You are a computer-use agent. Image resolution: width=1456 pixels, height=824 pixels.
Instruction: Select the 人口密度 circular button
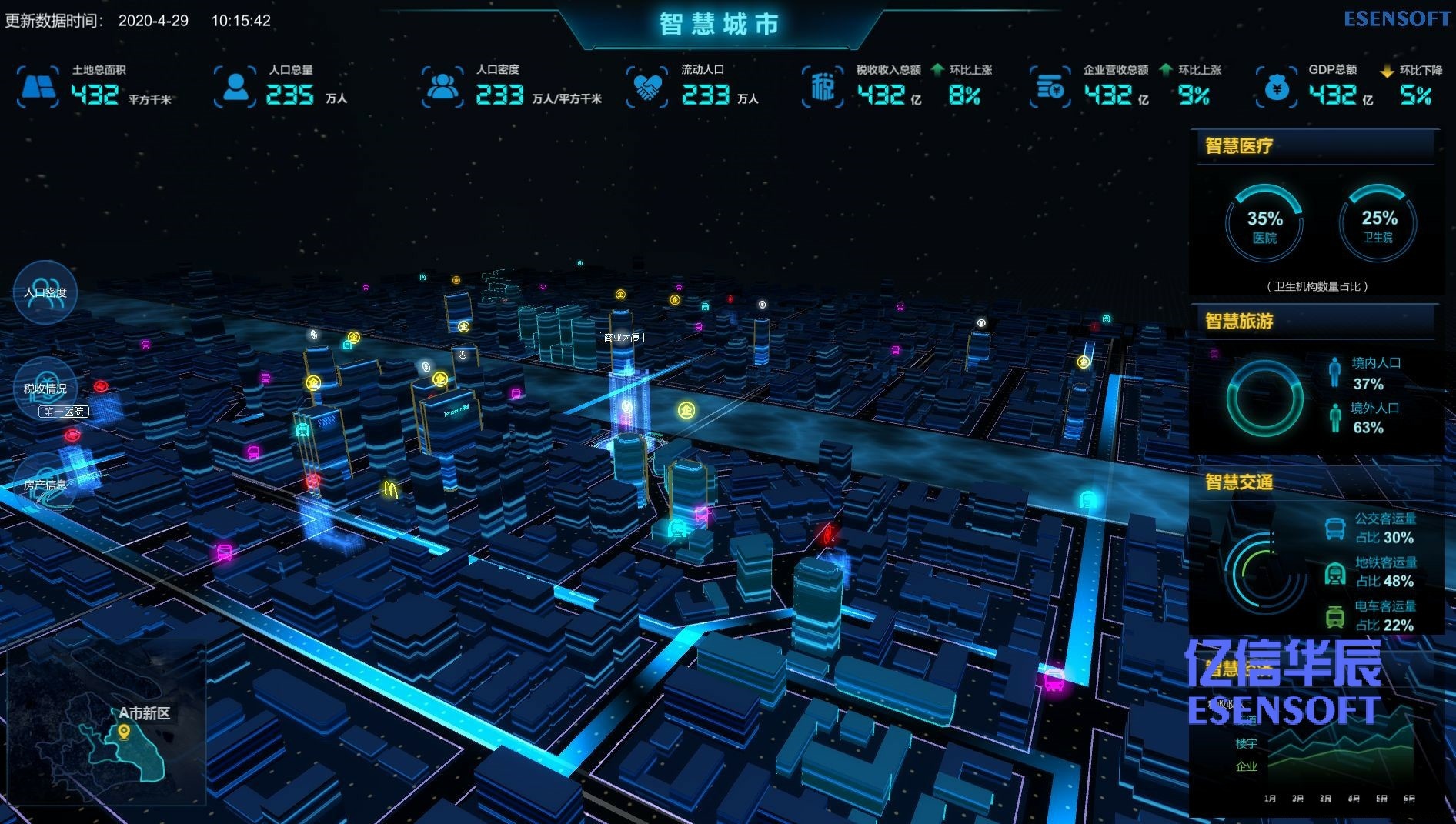coord(45,292)
